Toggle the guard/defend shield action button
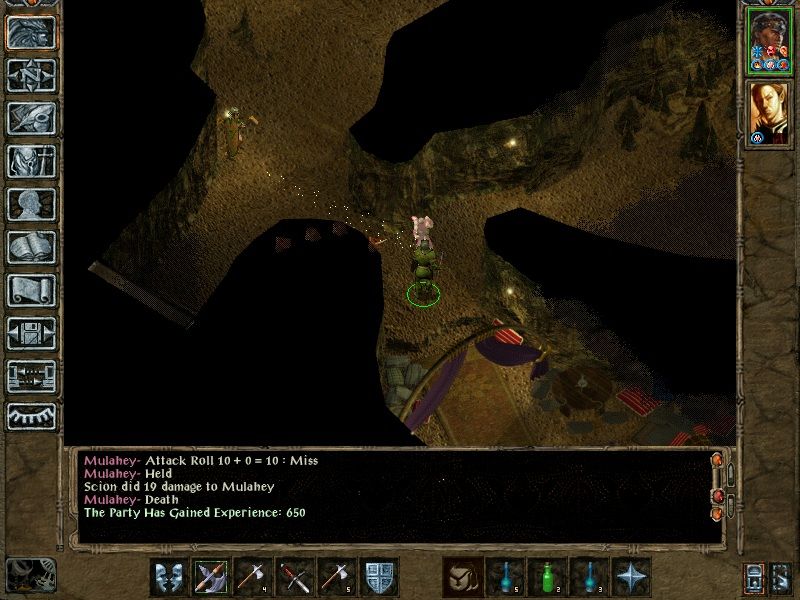 click(379, 577)
